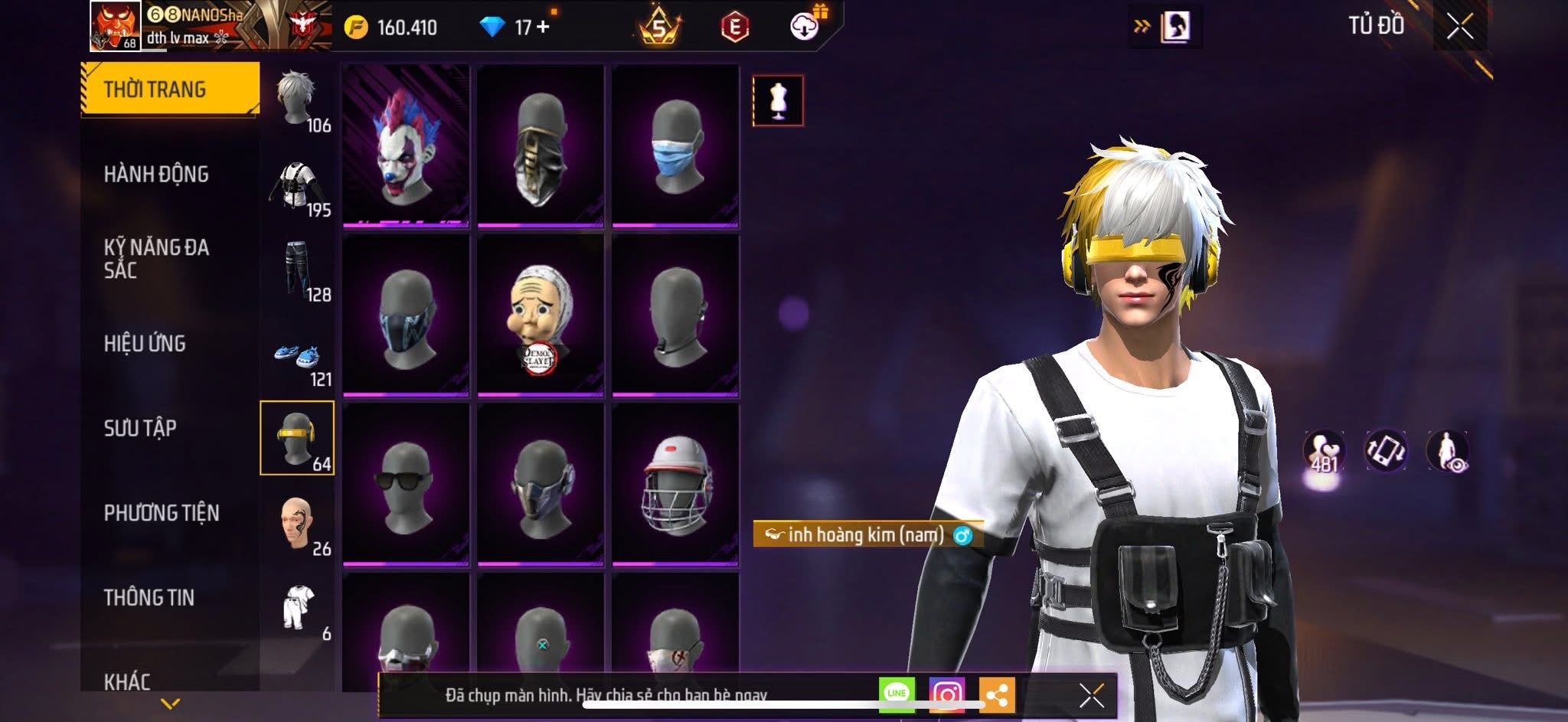
Task: Pick the clown mask item
Action: tap(406, 145)
